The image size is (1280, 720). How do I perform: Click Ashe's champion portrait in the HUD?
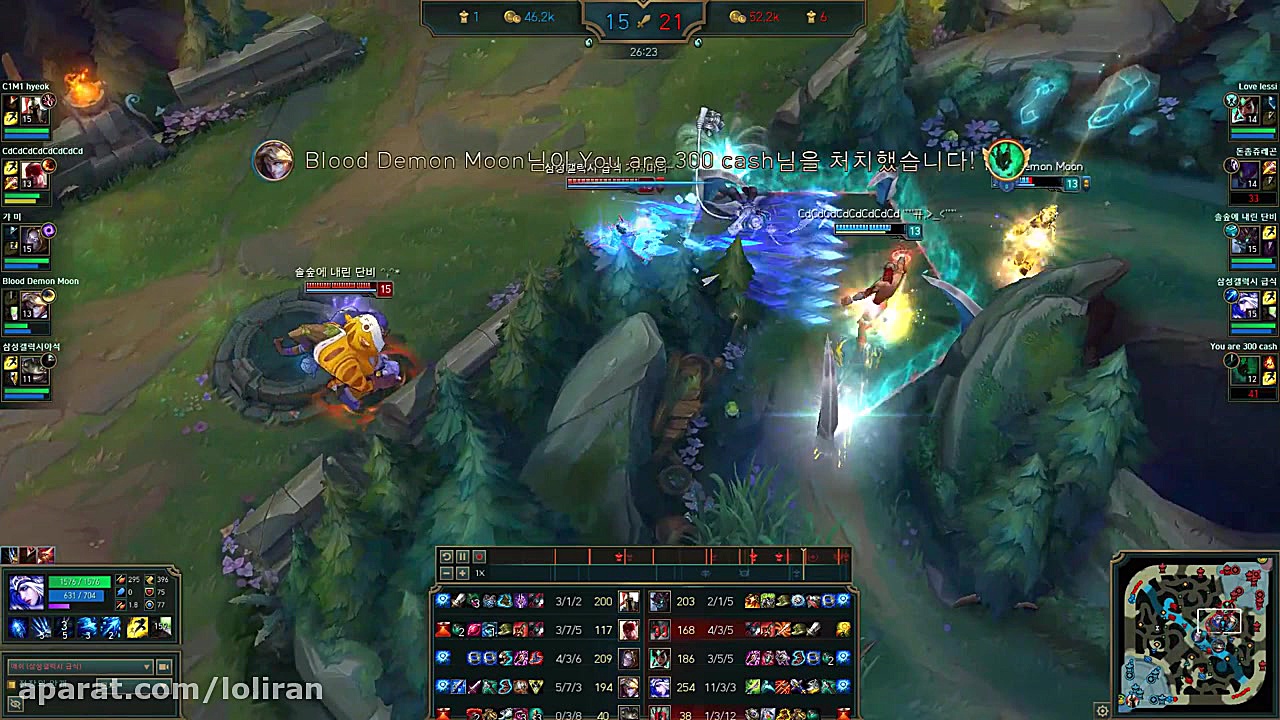tap(27, 592)
